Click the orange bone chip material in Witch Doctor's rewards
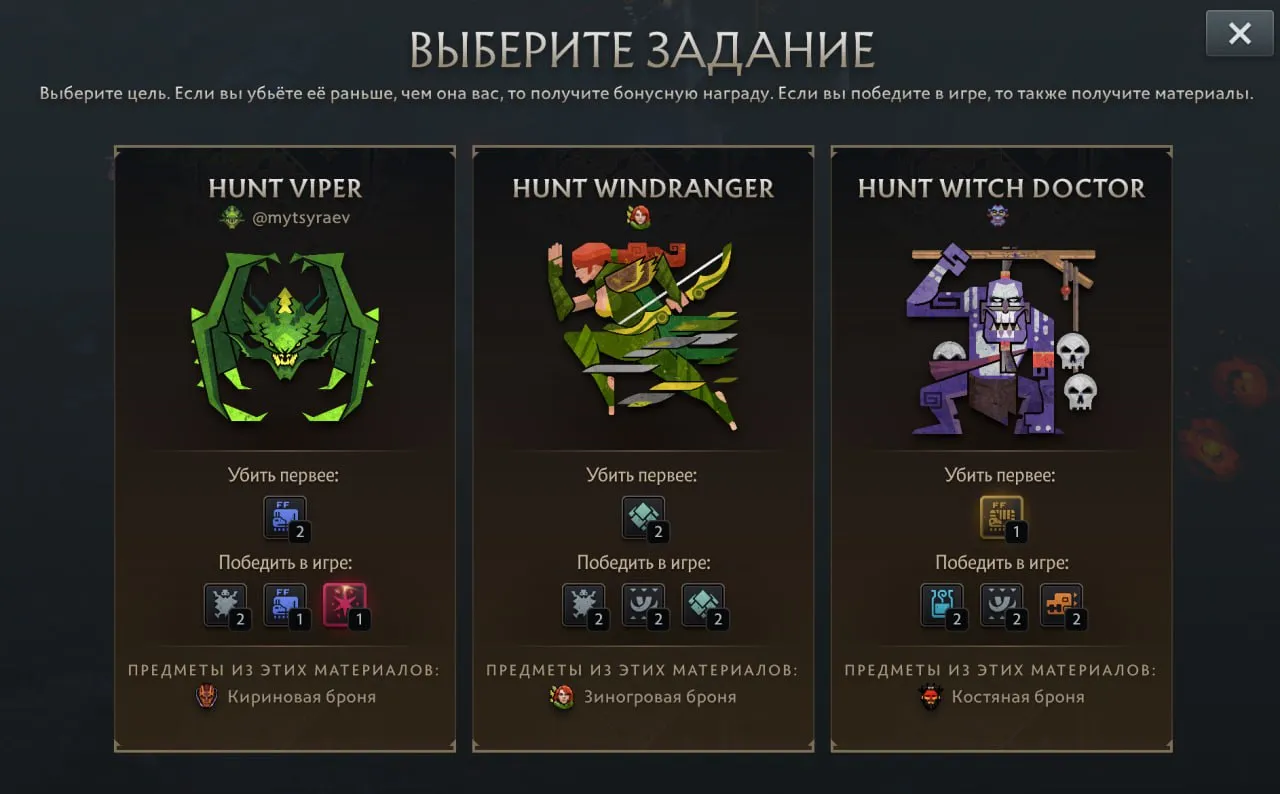Viewport: 1280px width, 794px height. [1060, 605]
